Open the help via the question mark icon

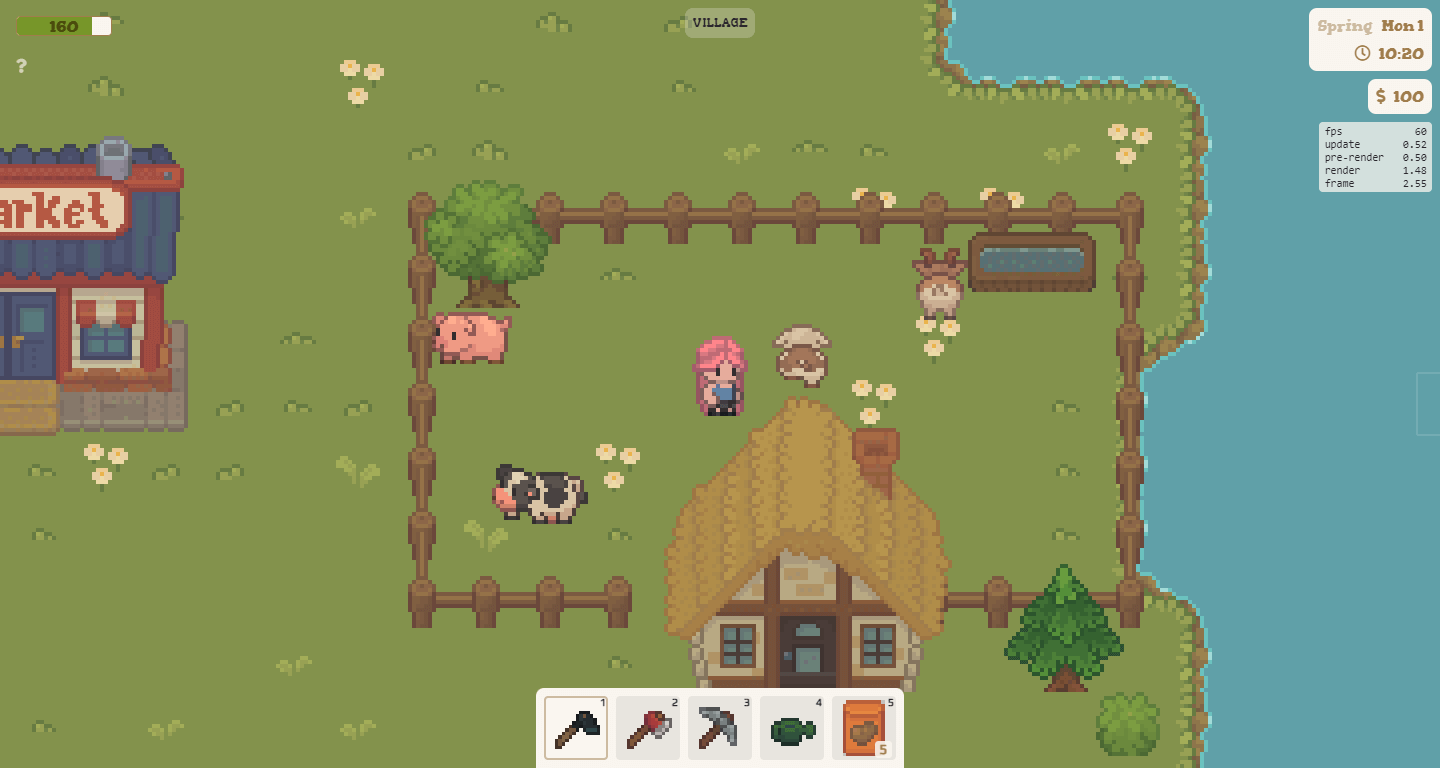(x=20, y=67)
